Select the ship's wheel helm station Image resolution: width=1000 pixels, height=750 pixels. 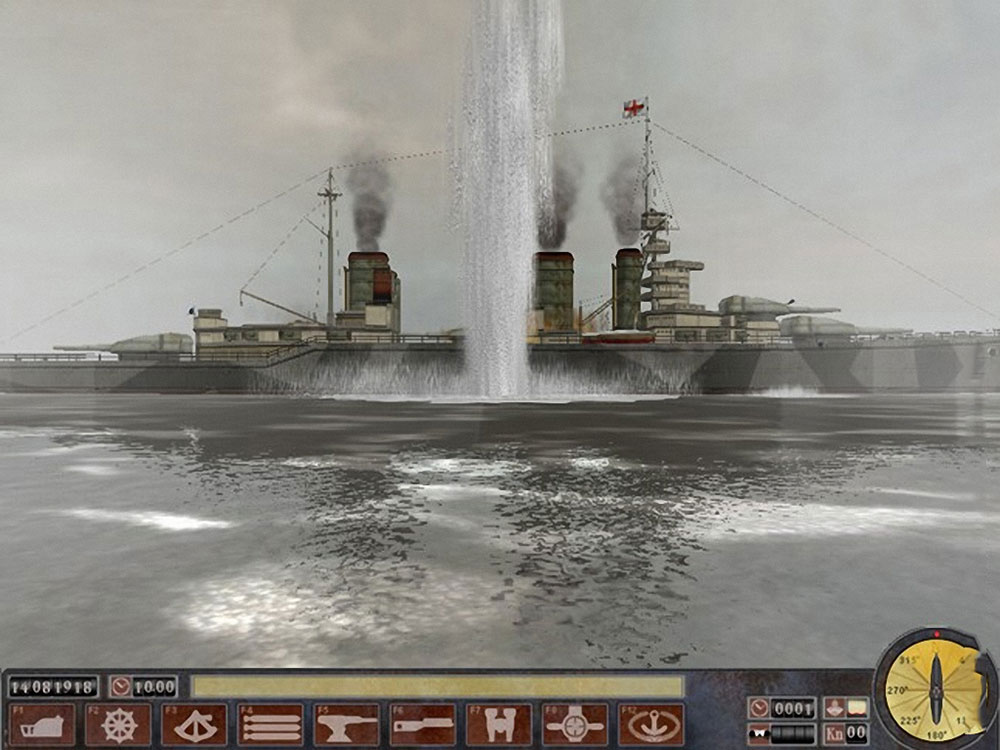tap(118, 724)
